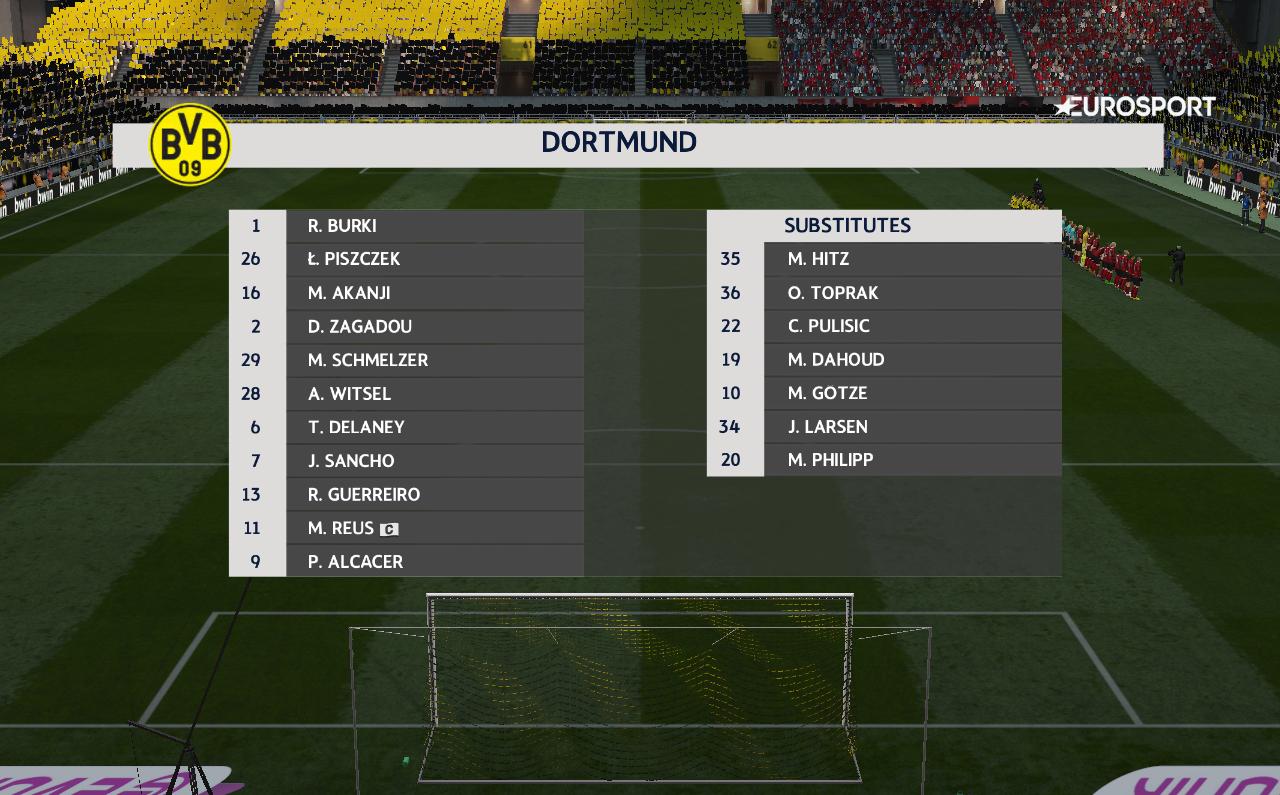The image size is (1280, 795).
Task: Click J. Sancho's jersey number 7
Action: click(x=257, y=460)
